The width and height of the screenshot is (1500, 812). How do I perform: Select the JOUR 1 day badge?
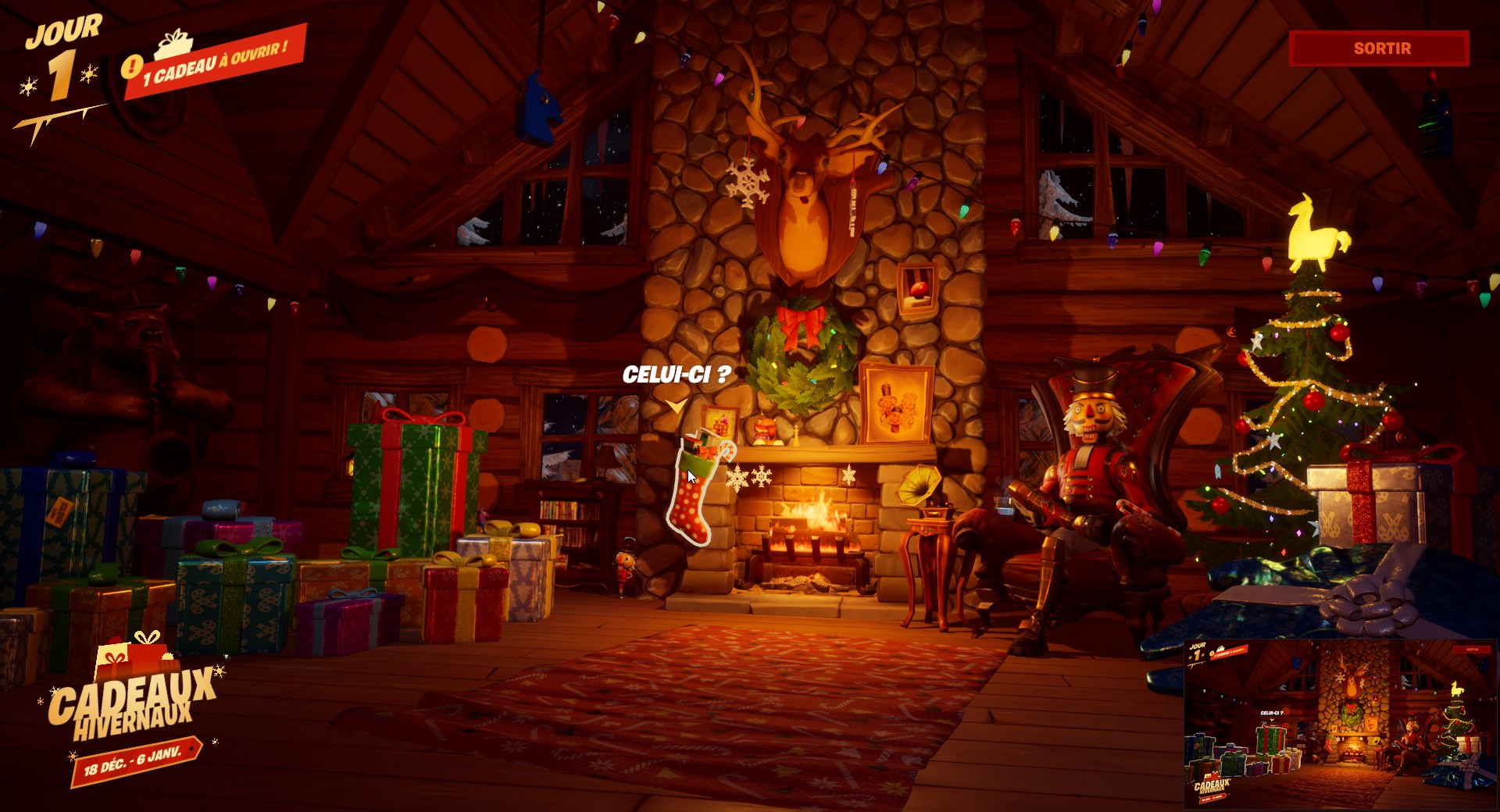click(62, 51)
